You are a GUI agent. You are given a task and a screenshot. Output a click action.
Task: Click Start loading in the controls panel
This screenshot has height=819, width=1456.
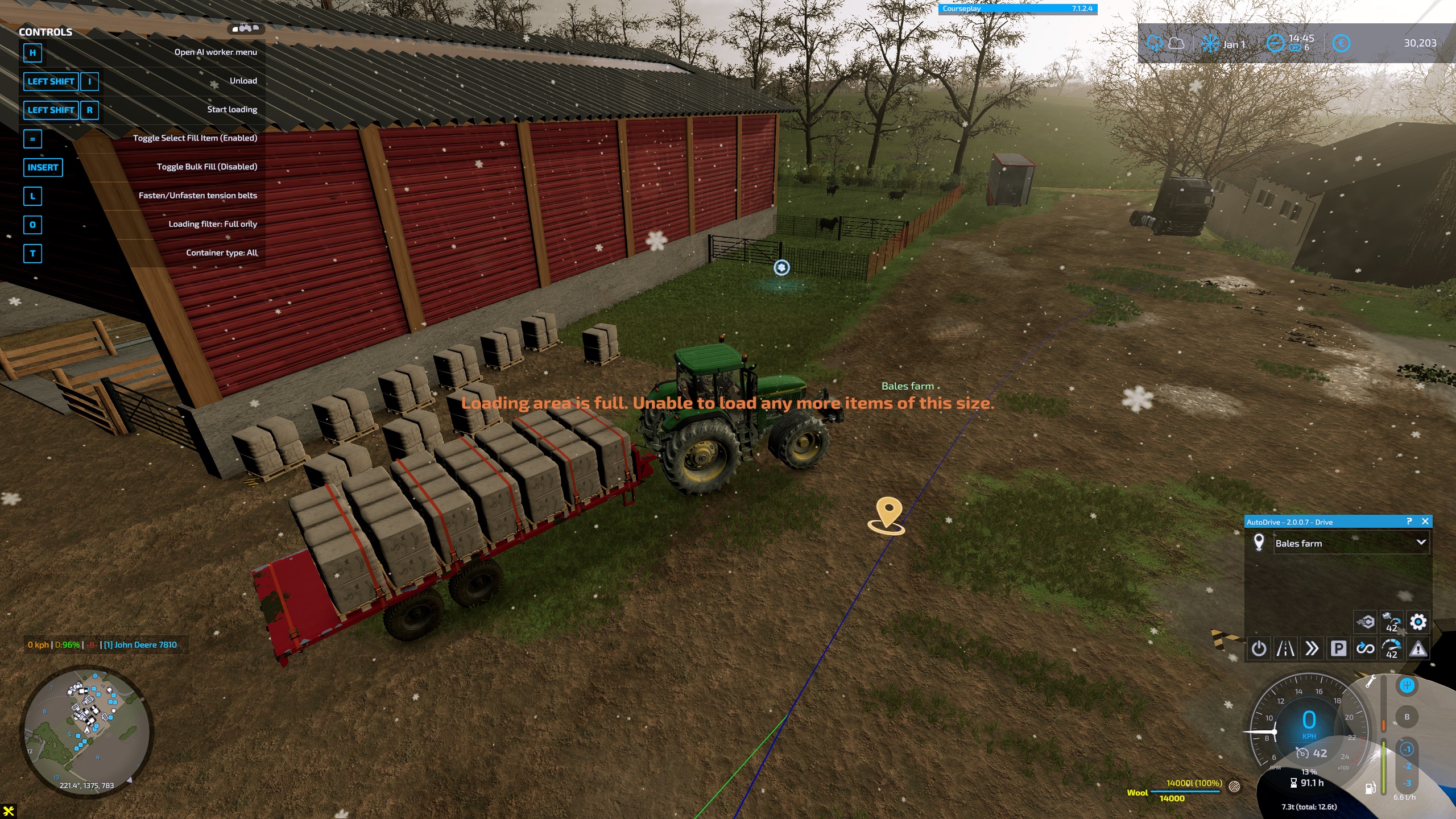pos(230,109)
